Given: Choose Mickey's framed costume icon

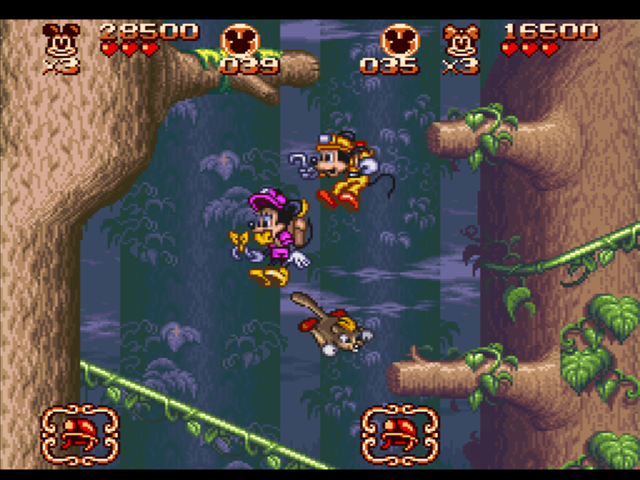Looking at the screenshot, I should click(x=80, y=435).
